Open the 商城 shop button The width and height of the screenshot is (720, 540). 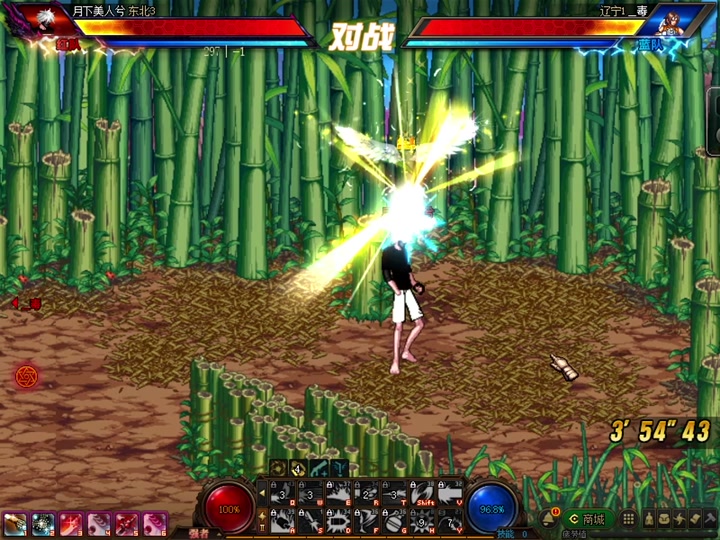[x=587, y=519]
